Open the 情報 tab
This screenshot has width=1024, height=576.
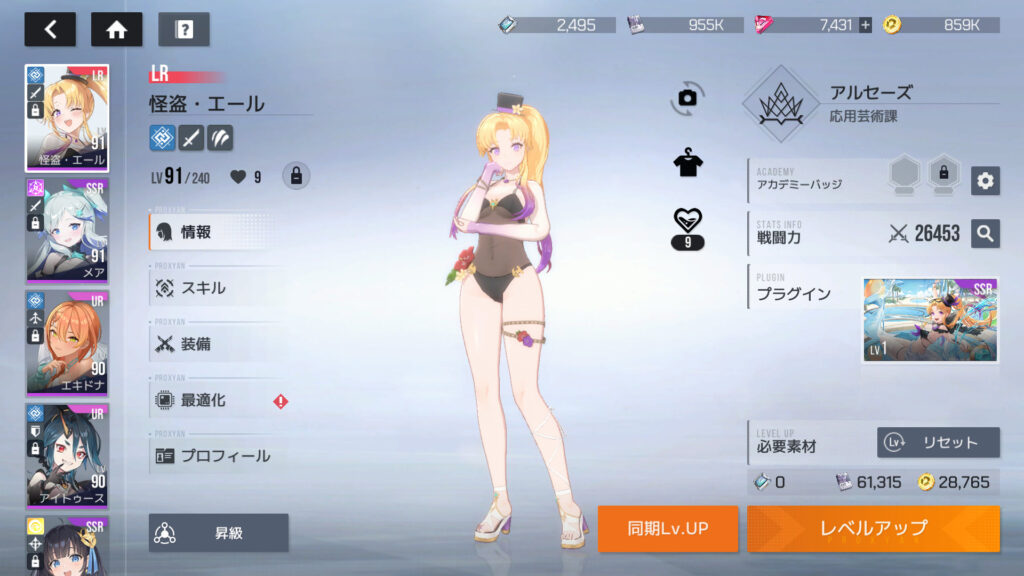(214, 232)
